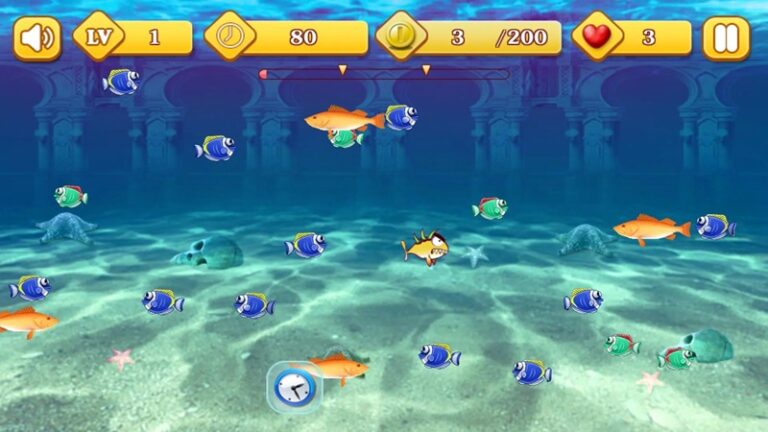The image size is (768, 432).
Task: Toggle the sound speaker button
Action: 37,38
